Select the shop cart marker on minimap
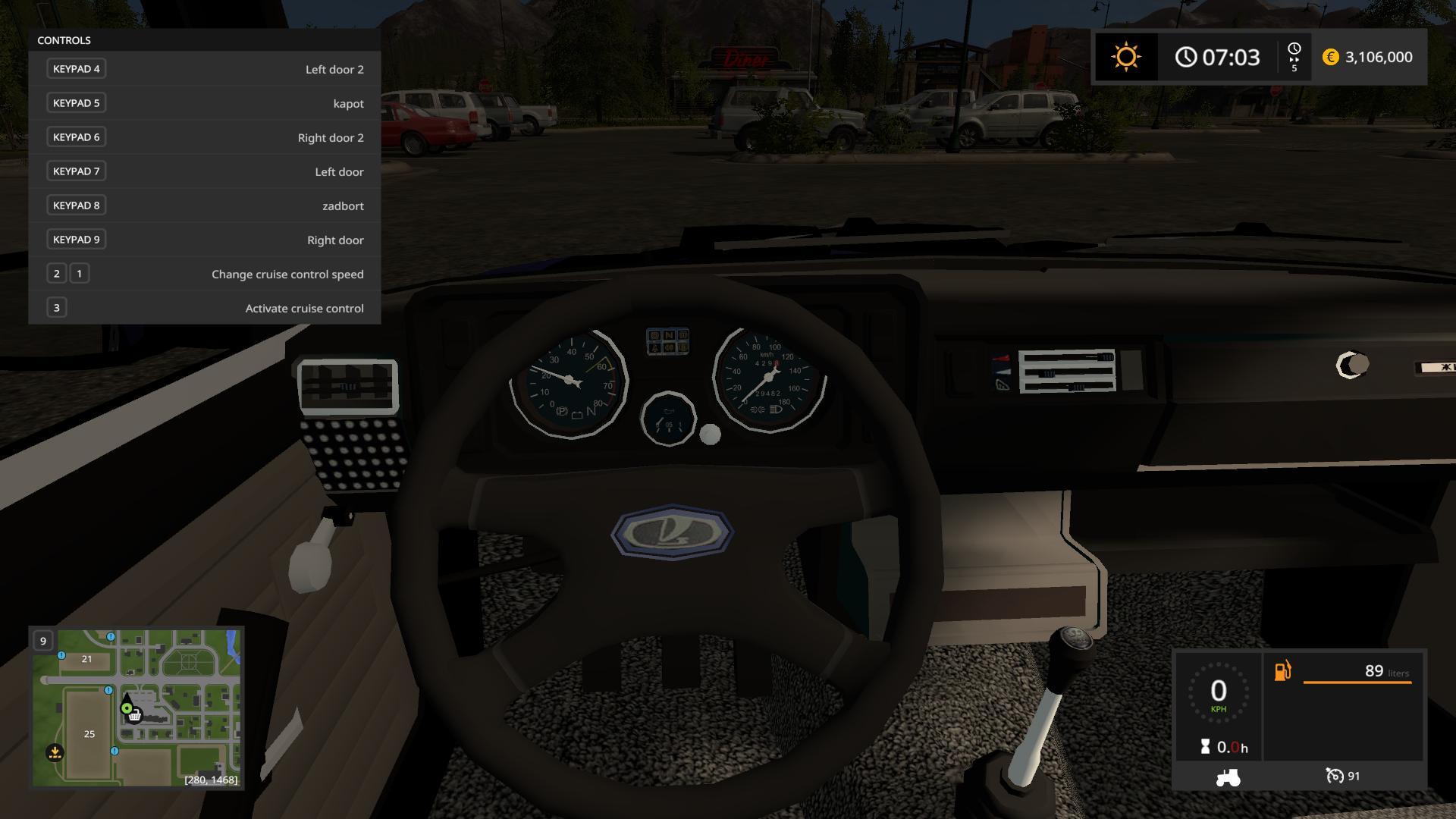Viewport: 1456px width, 819px height. pyautogui.click(x=135, y=715)
